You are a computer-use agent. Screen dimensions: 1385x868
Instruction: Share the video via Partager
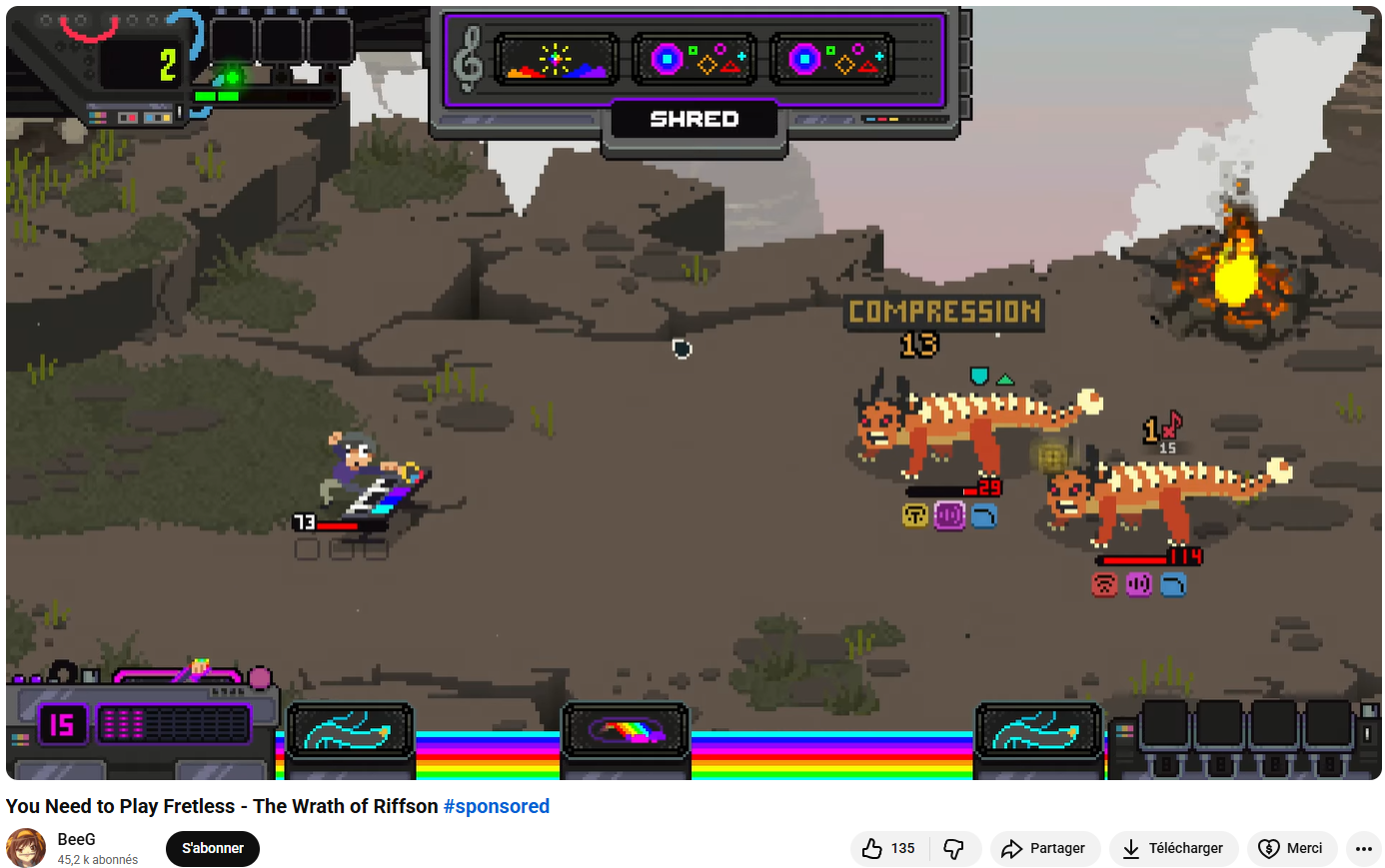[x=1043, y=848]
